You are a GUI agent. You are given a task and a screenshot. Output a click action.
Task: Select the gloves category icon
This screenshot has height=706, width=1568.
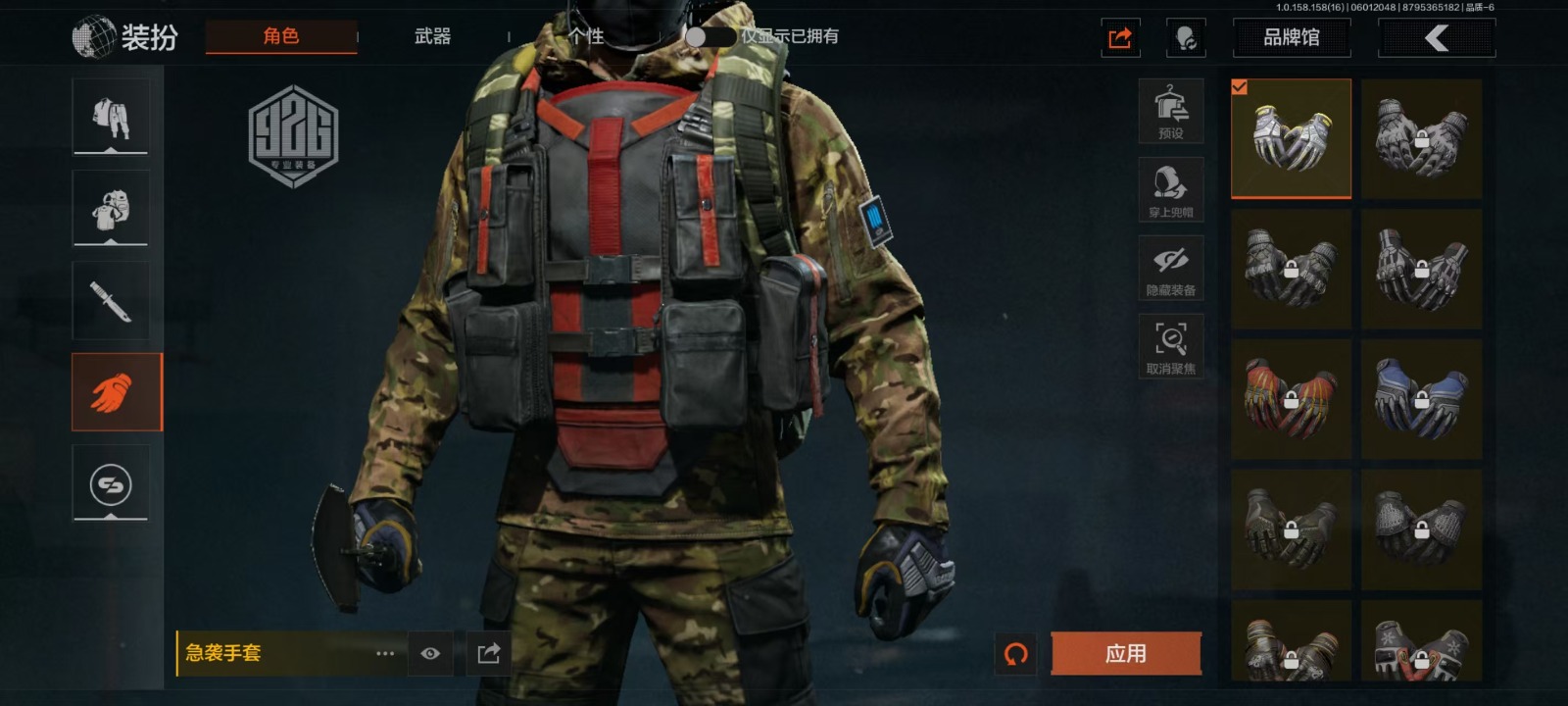click(111, 392)
